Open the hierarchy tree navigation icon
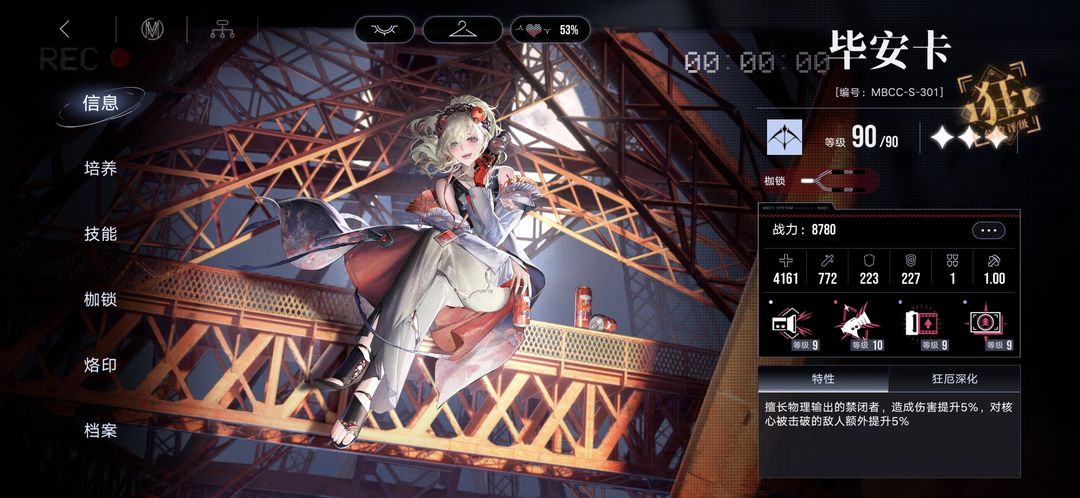 (221, 29)
